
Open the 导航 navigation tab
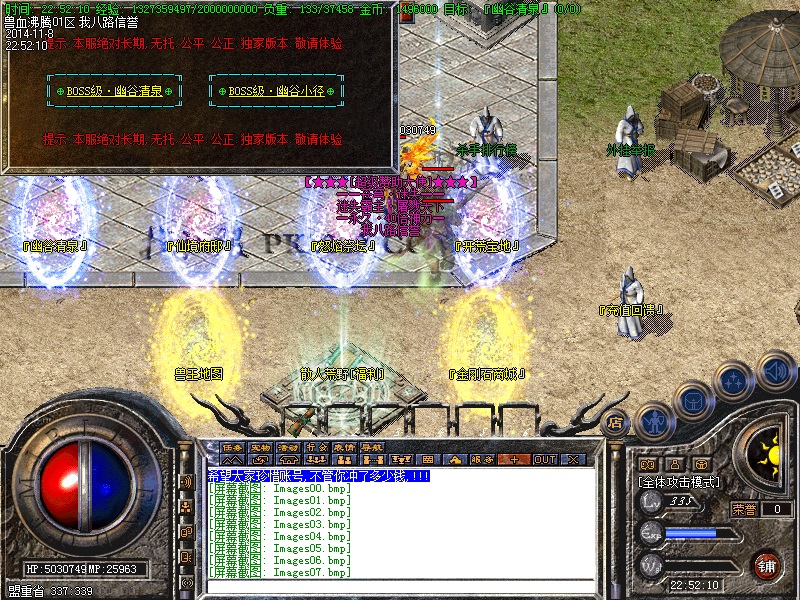tap(372, 447)
